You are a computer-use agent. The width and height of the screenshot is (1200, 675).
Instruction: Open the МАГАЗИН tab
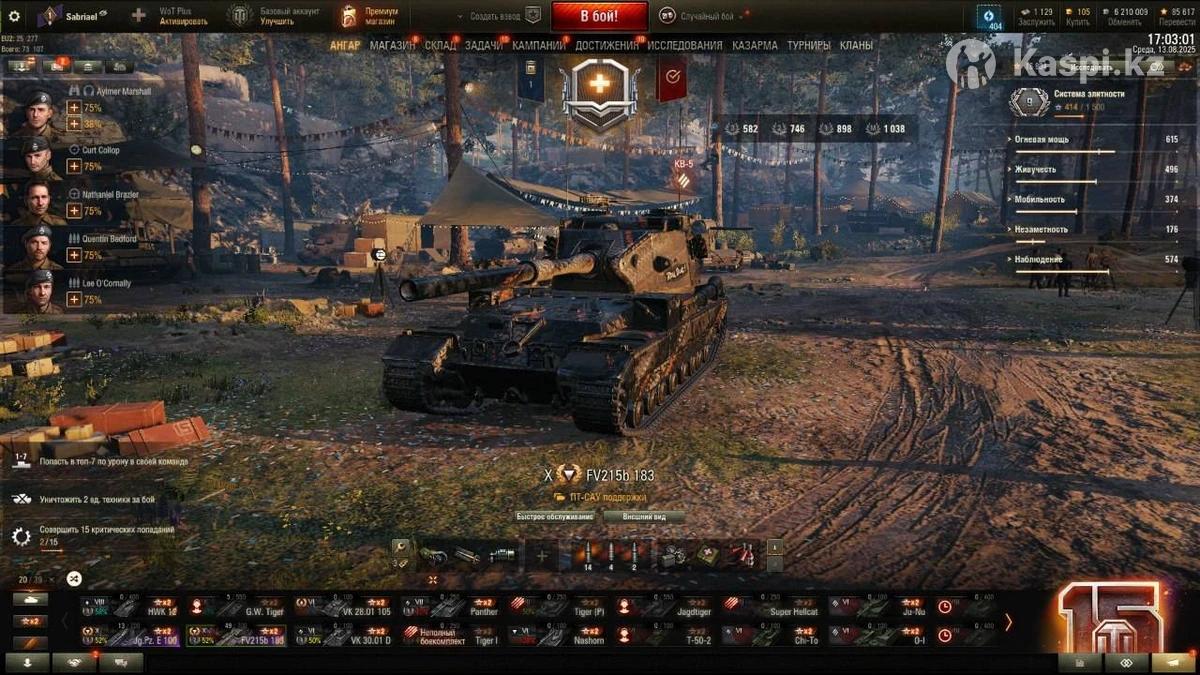(x=392, y=45)
